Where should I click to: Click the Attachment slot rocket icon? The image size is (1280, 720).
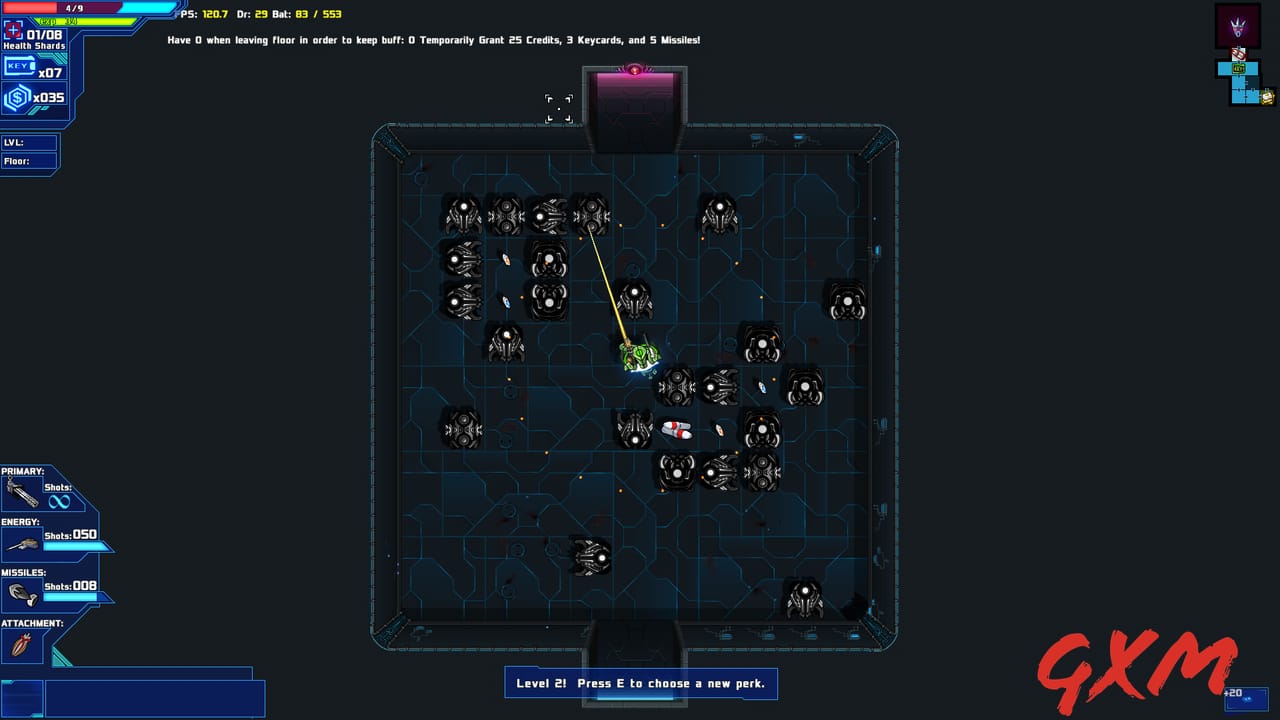click(x=20, y=644)
